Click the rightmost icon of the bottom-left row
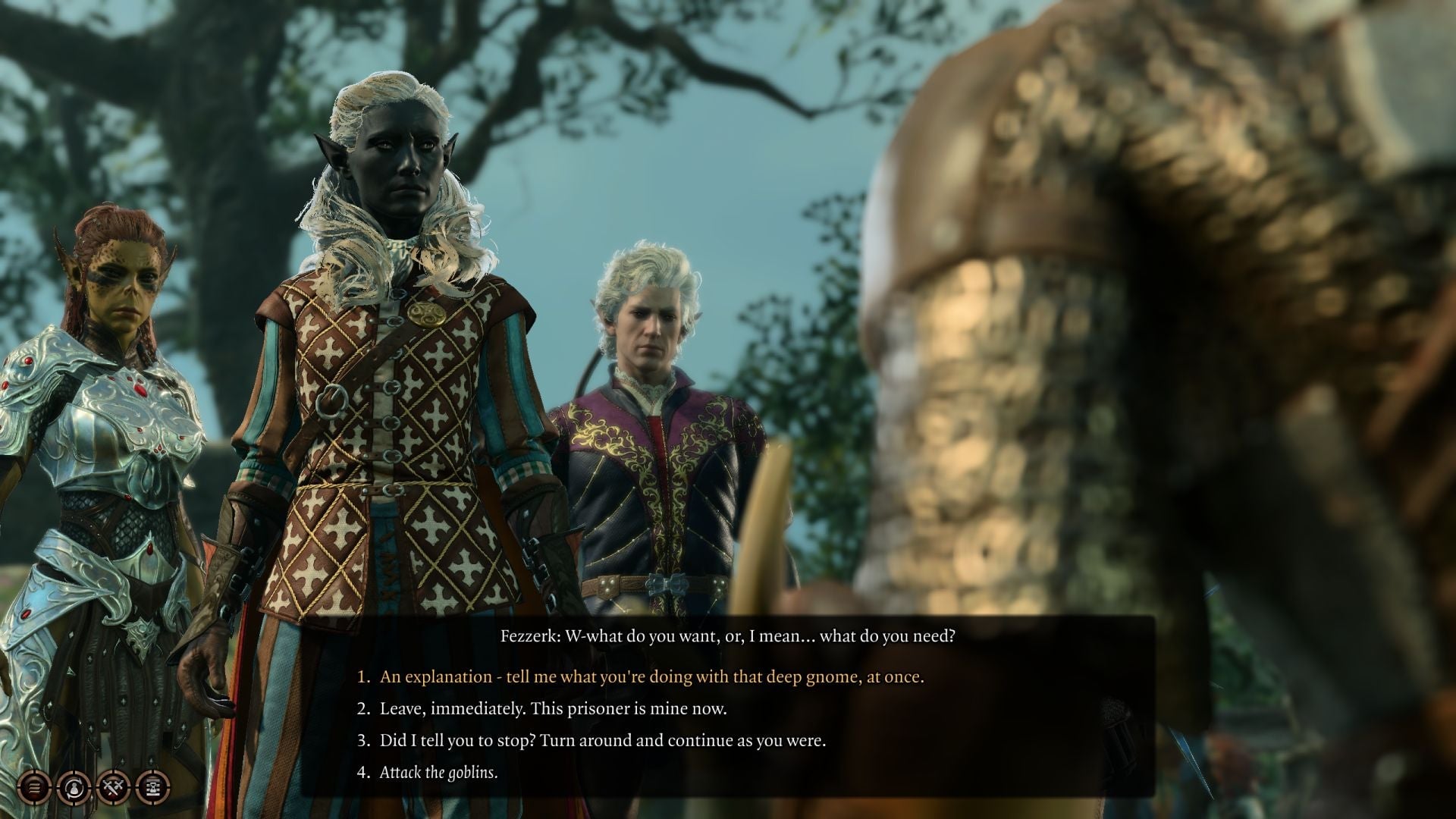1456x819 pixels. pyautogui.click(x=152, y=789)
